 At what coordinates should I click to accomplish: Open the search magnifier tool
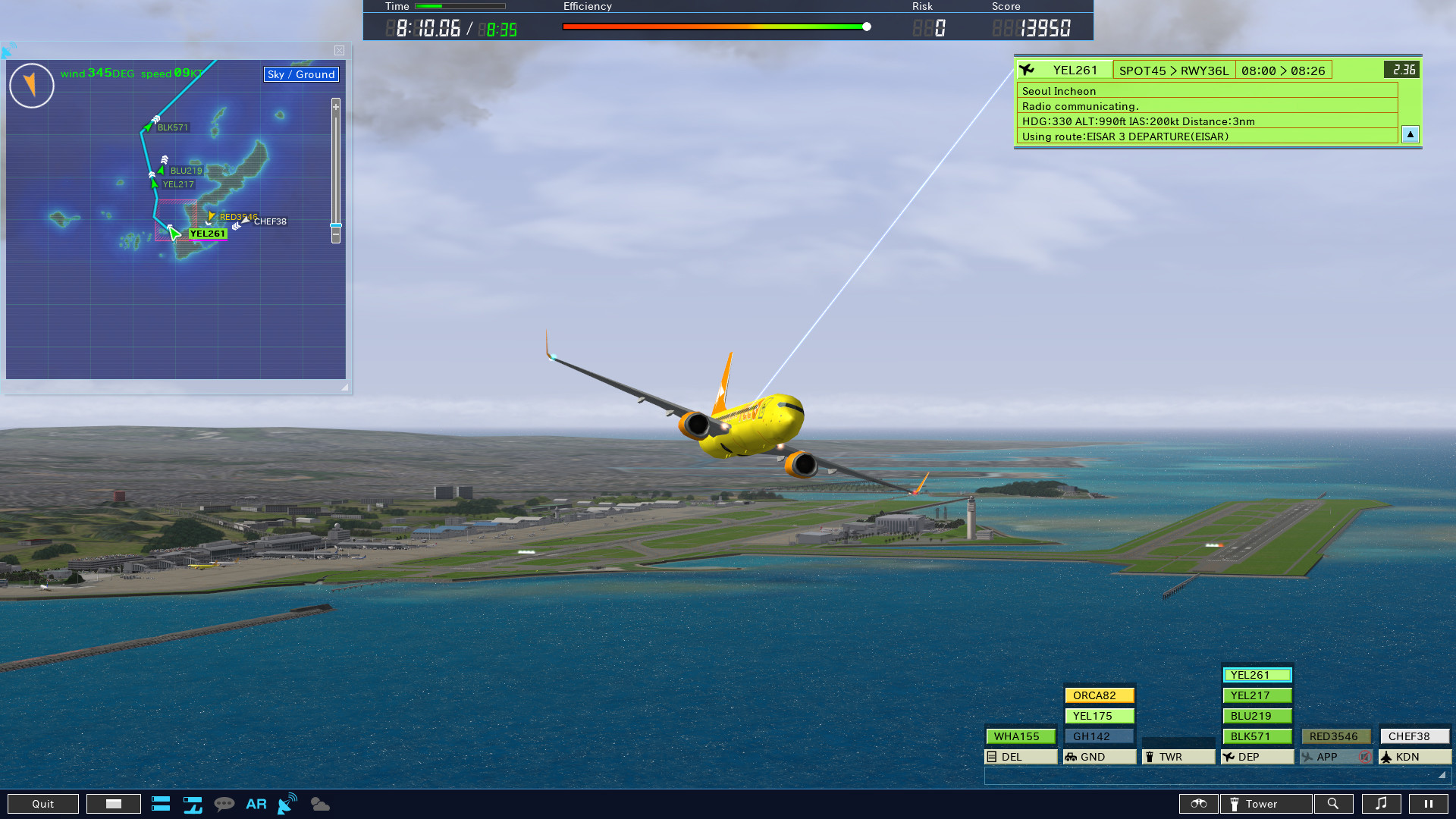pyautogui.click(x=1334, y=804)
